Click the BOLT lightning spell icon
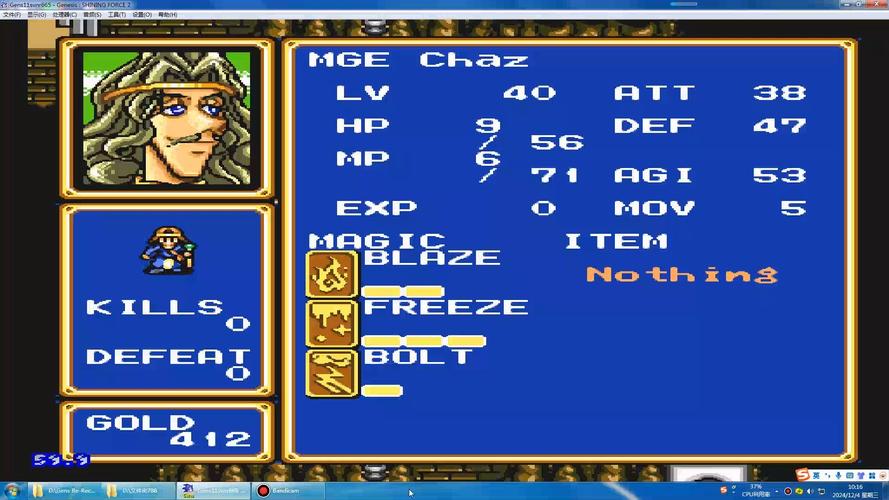Viewport: 889px width, 500px height. [331, 372]
